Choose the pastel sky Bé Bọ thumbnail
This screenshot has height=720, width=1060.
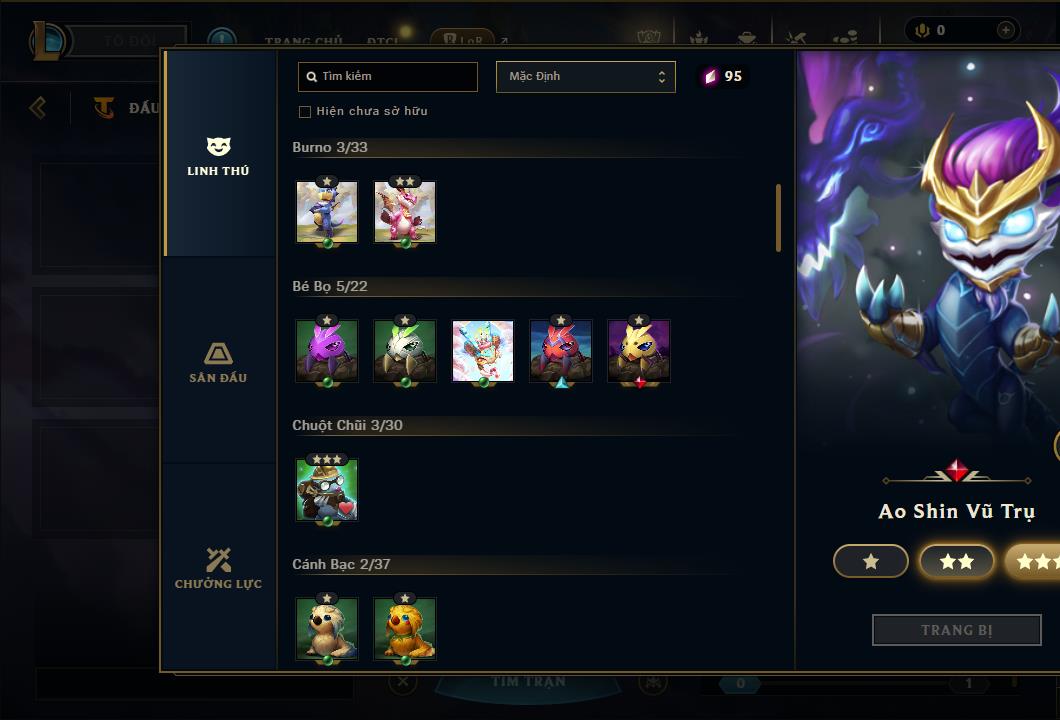483,351
